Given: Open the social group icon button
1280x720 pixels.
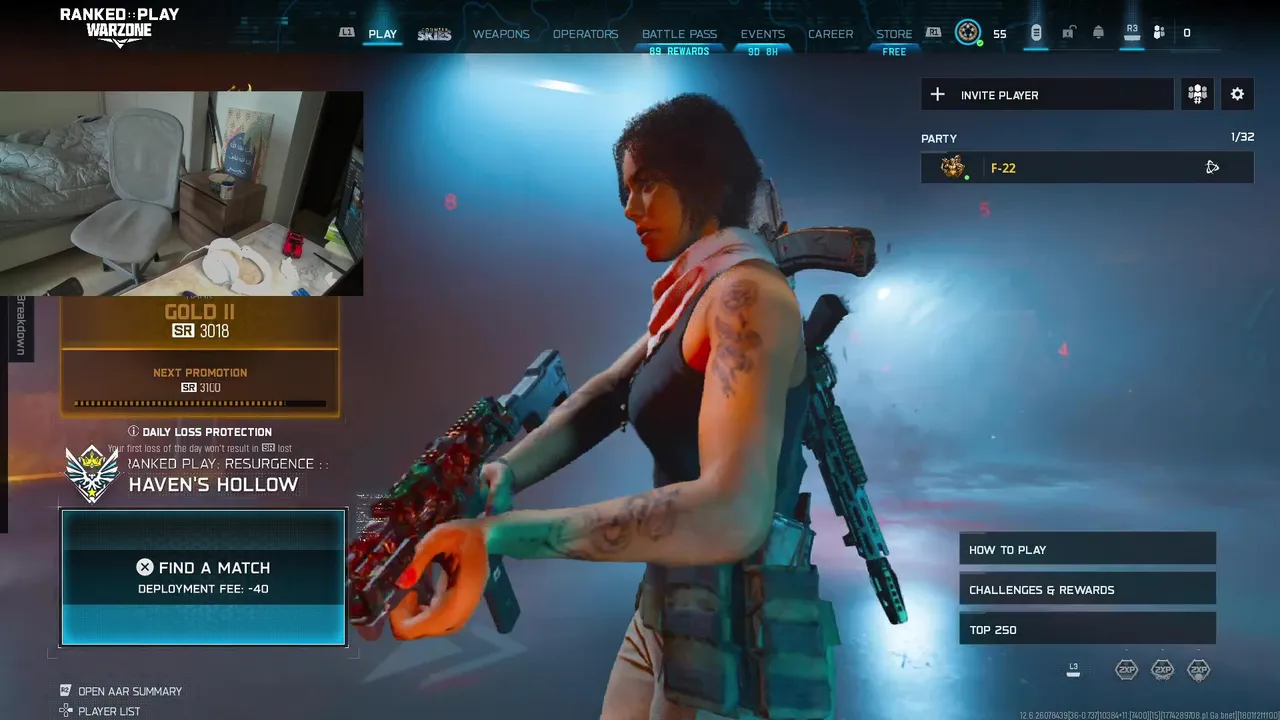Looking at the screenshot, I should coord(1197,94).
